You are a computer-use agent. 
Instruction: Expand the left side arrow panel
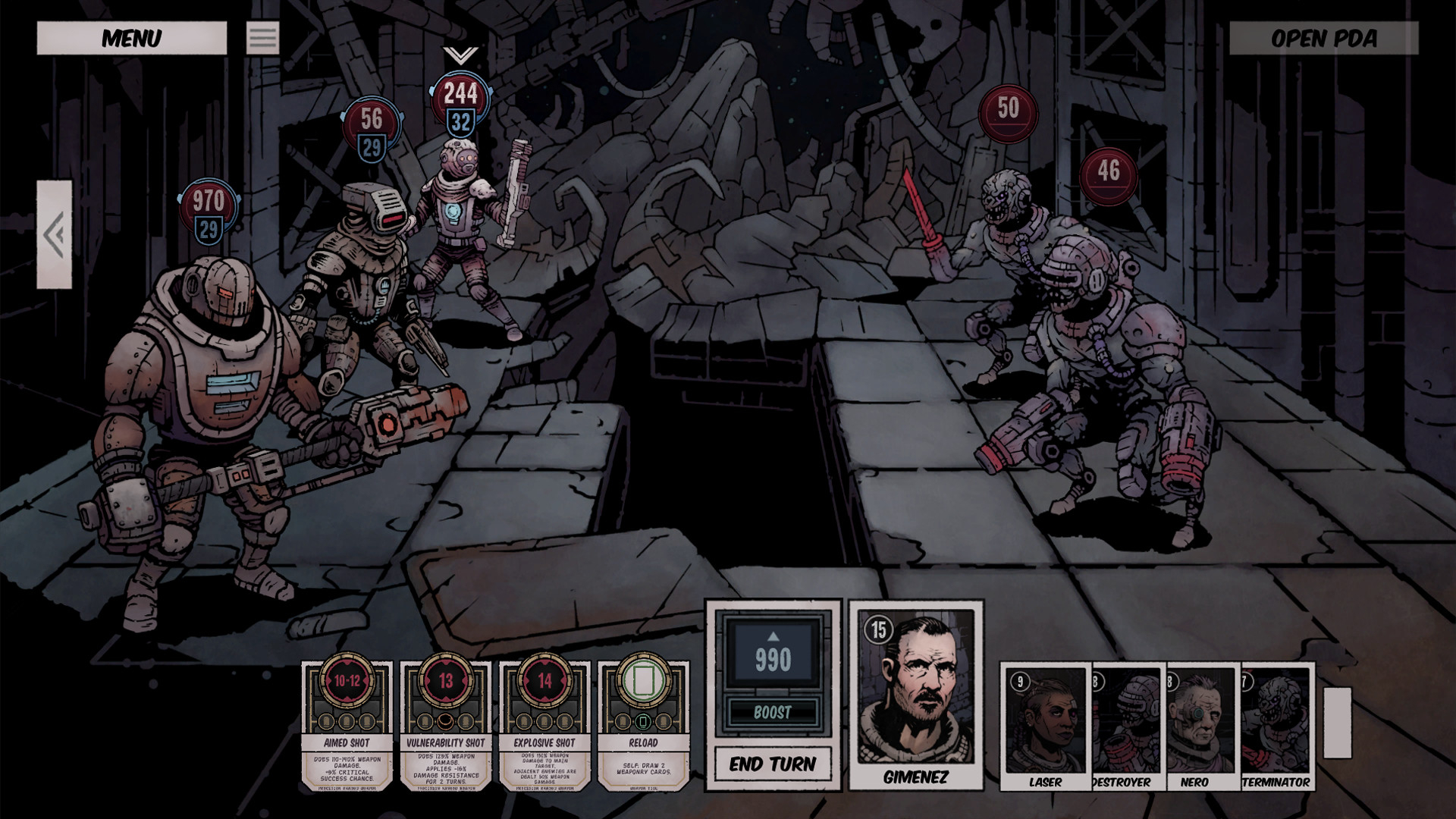coord(55,234)
